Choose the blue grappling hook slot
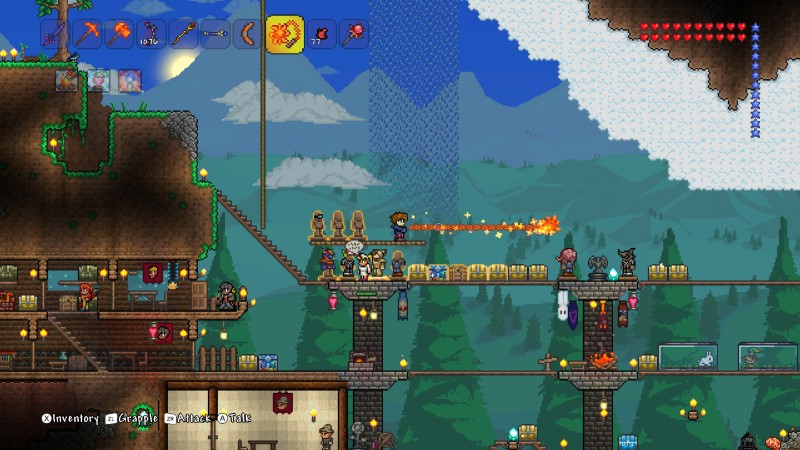800x450 pixels. (x=215, y=36)
